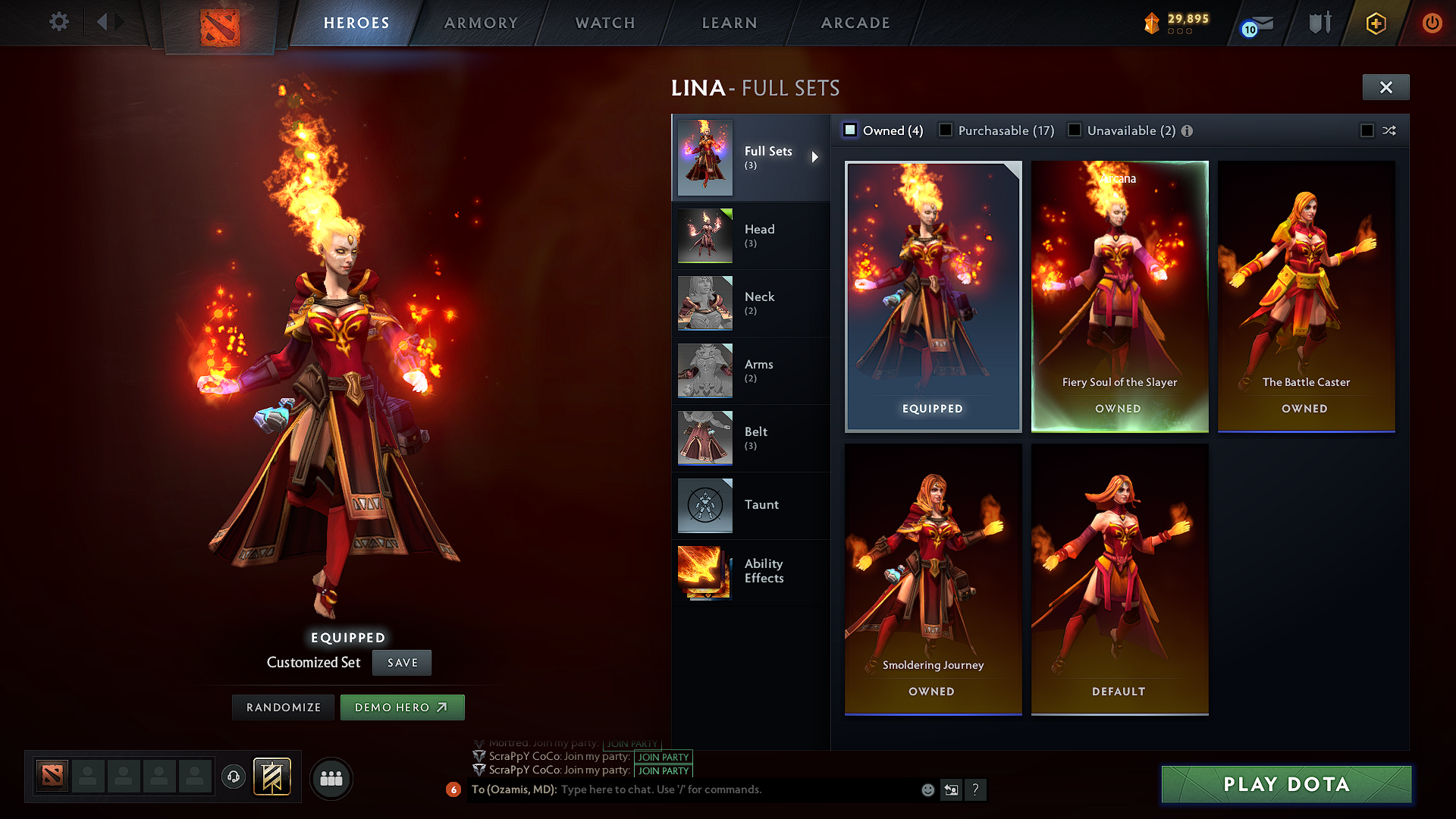
Task: Switch to the WATCH tab
Action: [604, 23]
